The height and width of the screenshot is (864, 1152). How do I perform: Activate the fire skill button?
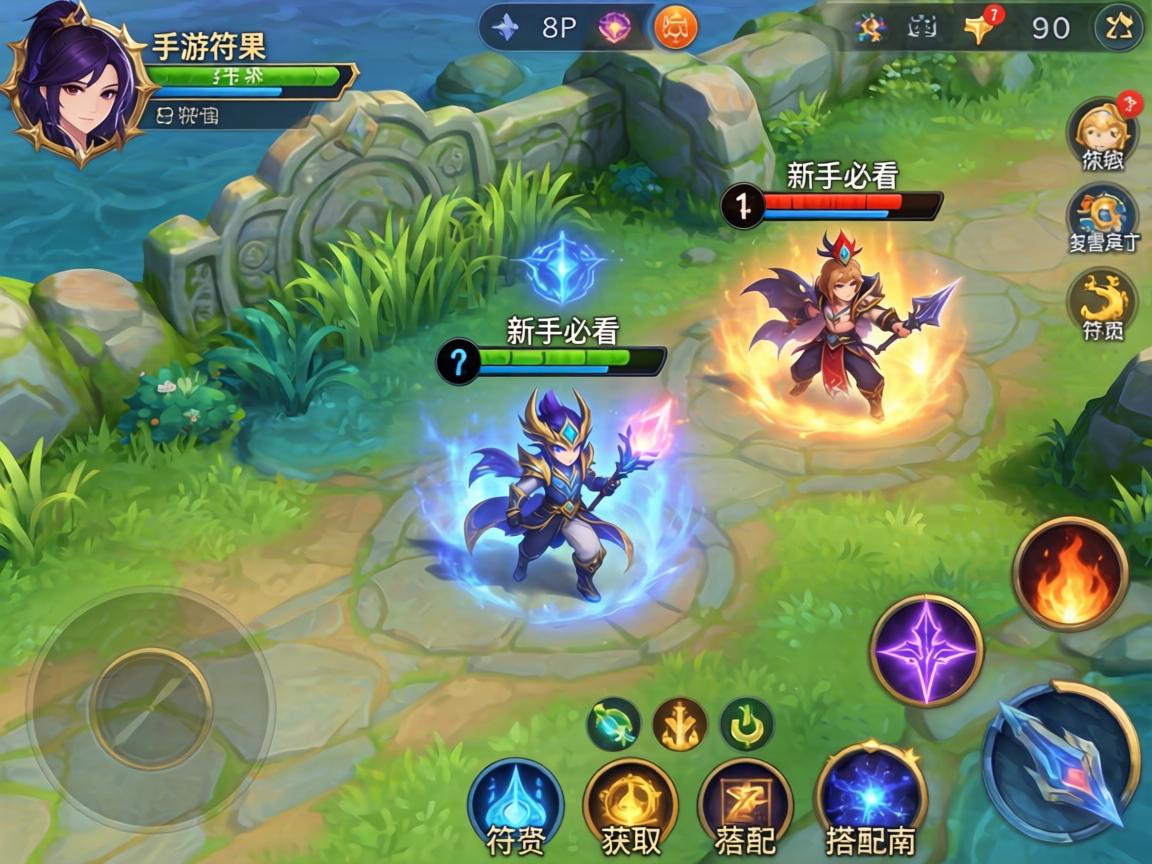click(x=1070, y=574)
